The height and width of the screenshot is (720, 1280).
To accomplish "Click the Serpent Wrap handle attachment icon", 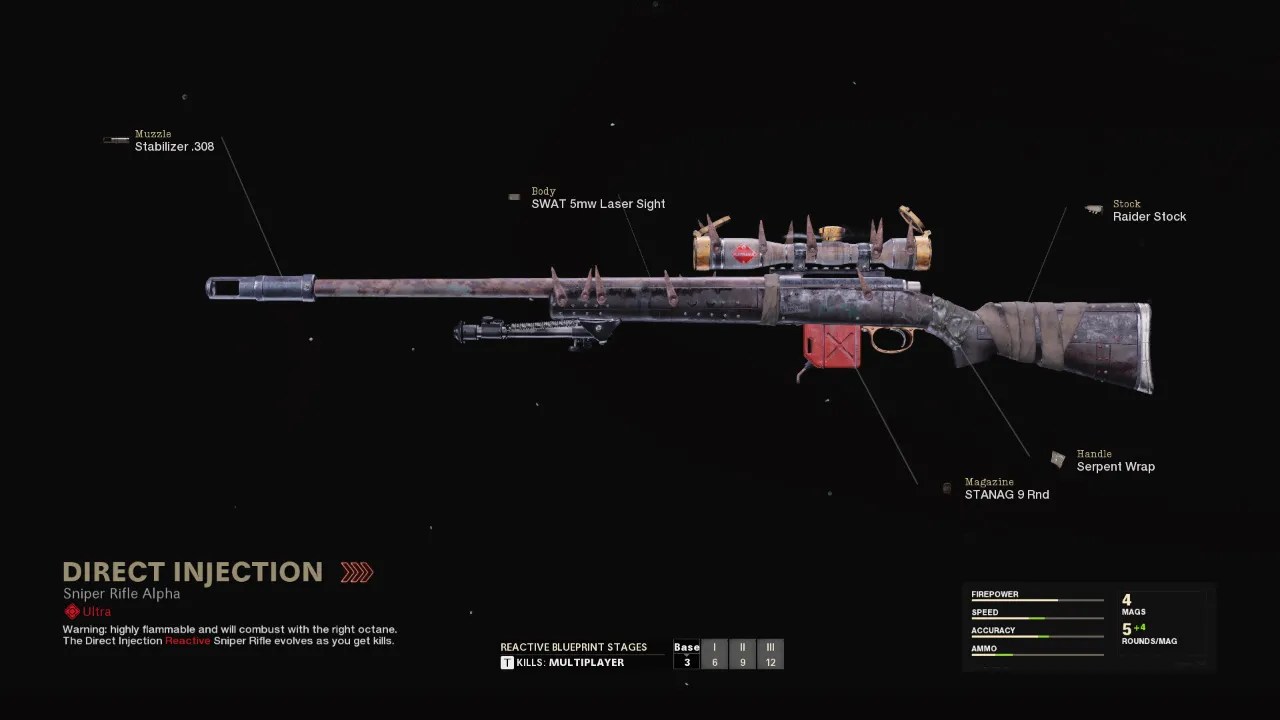I will pos(1058,459).
